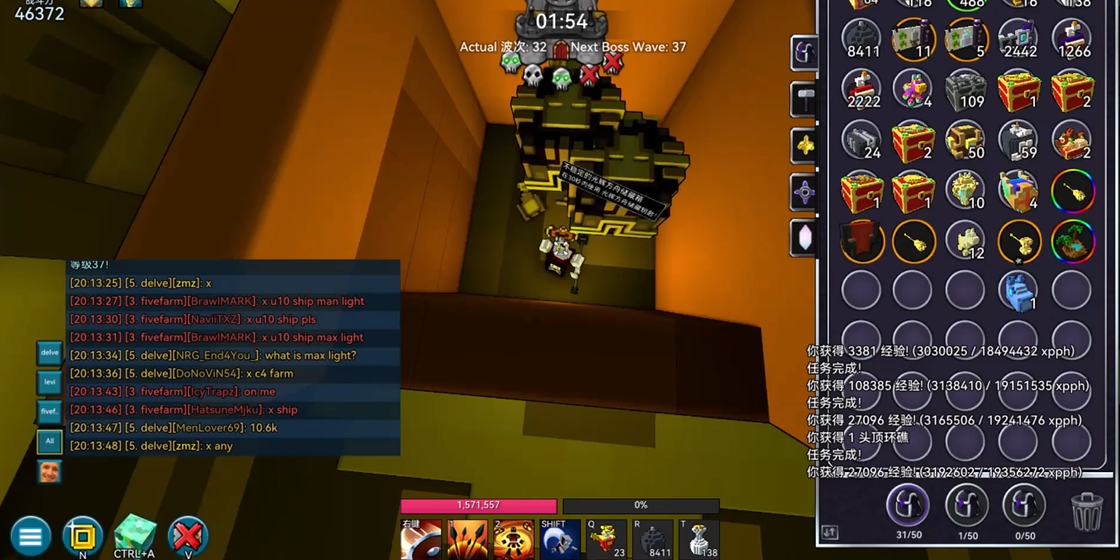Click the inventory item stack showing 8411
1120x560 pixels.
(861, 39)
